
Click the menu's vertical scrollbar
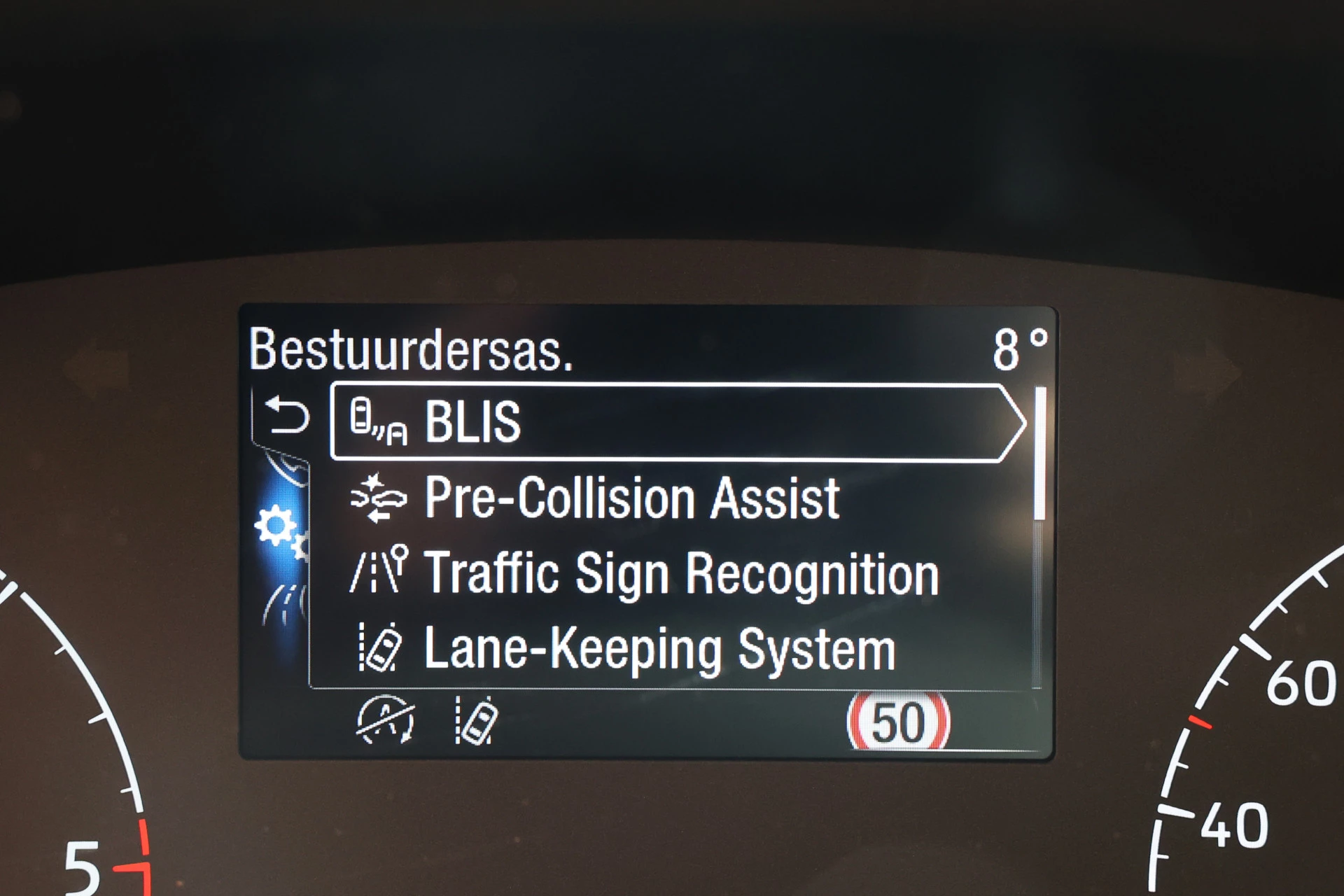point(1039,454)
